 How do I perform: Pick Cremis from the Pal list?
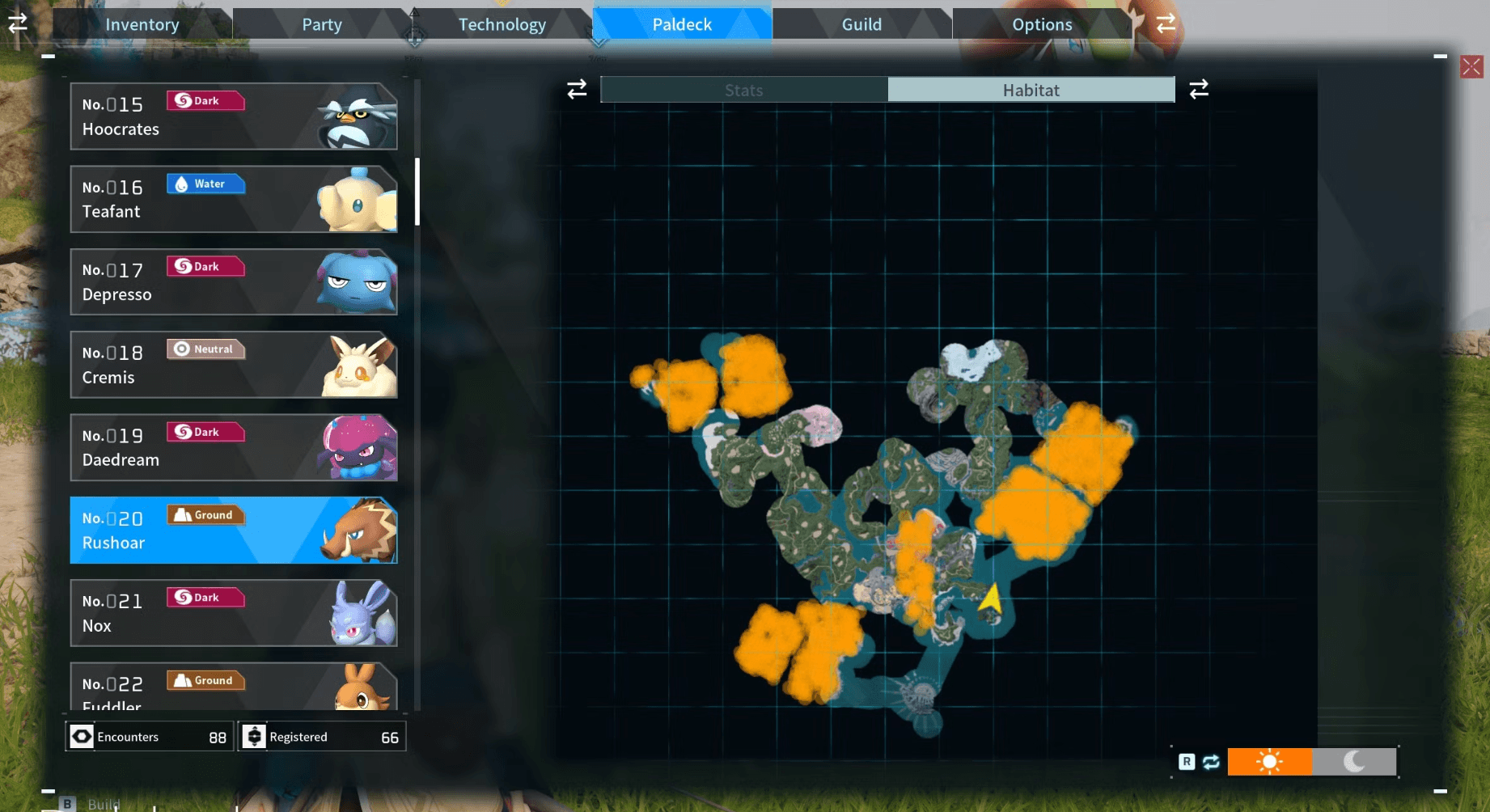tap(233, 365)
